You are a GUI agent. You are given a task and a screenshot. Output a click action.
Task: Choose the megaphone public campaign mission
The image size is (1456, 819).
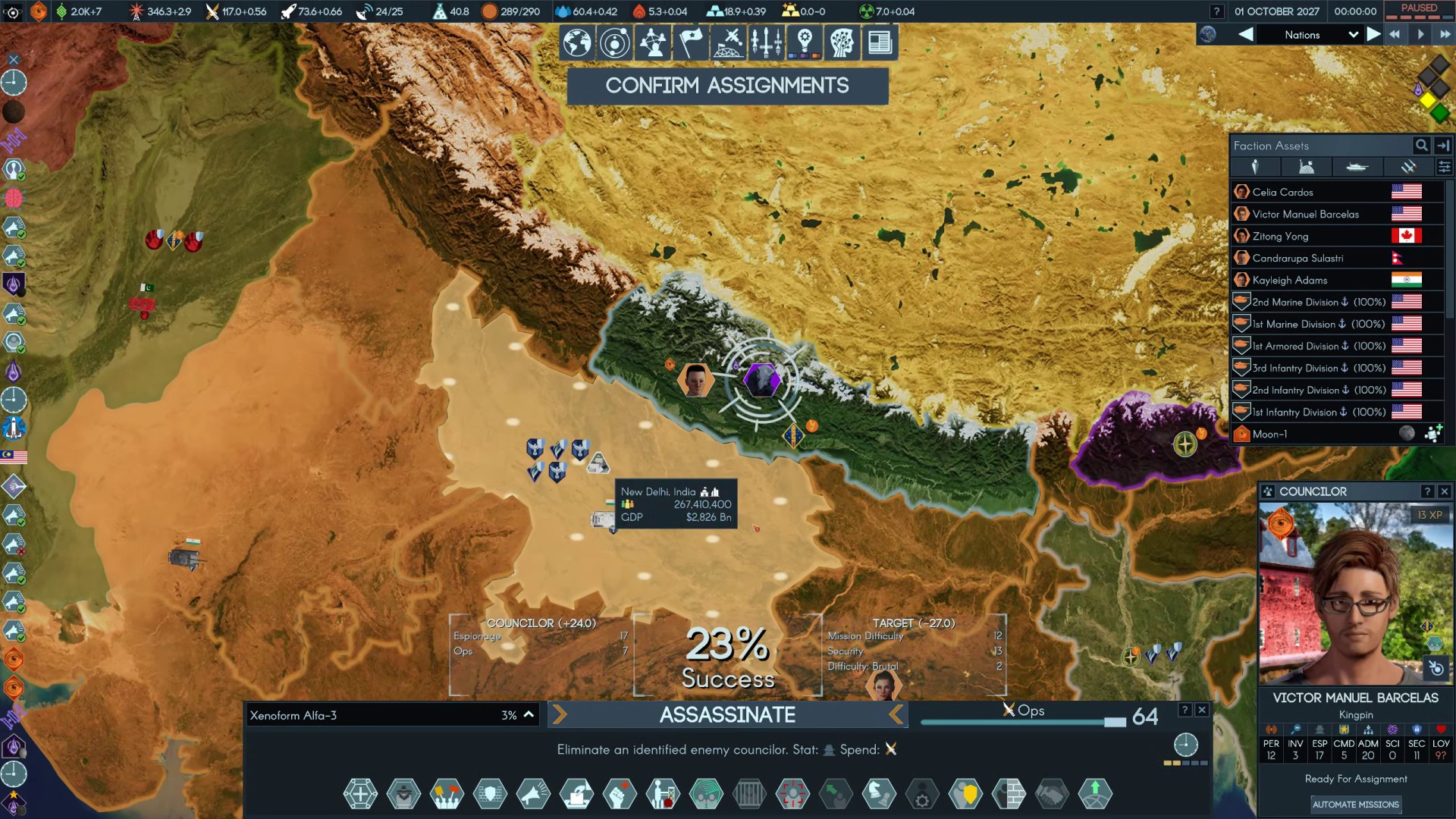[533, 794]
